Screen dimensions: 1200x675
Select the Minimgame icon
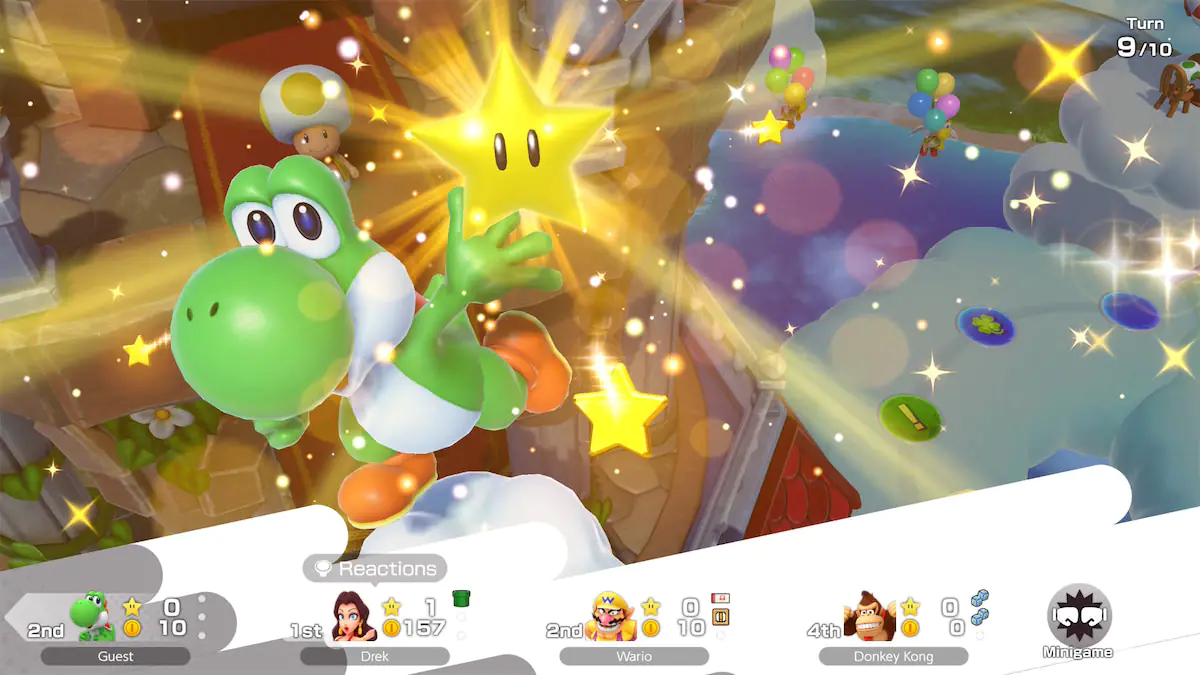(1078, 615)
